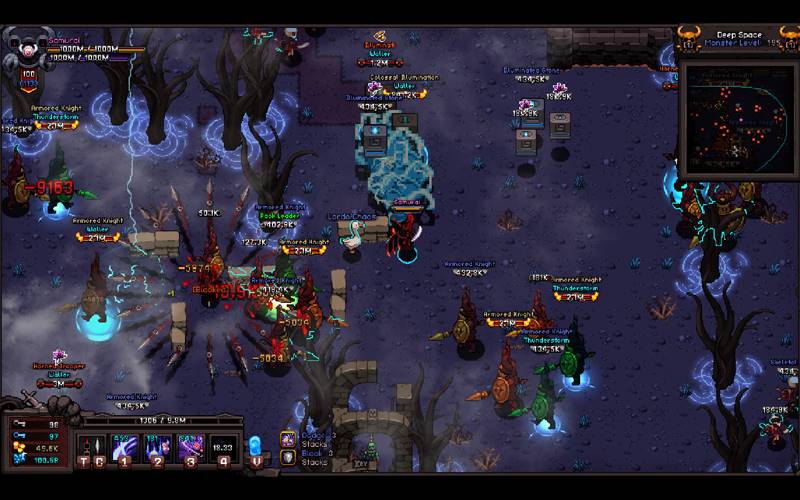This screenshot has height=500, width=800.
Task: Click the Block stacks shield icon
Action: tap(287, 457)
